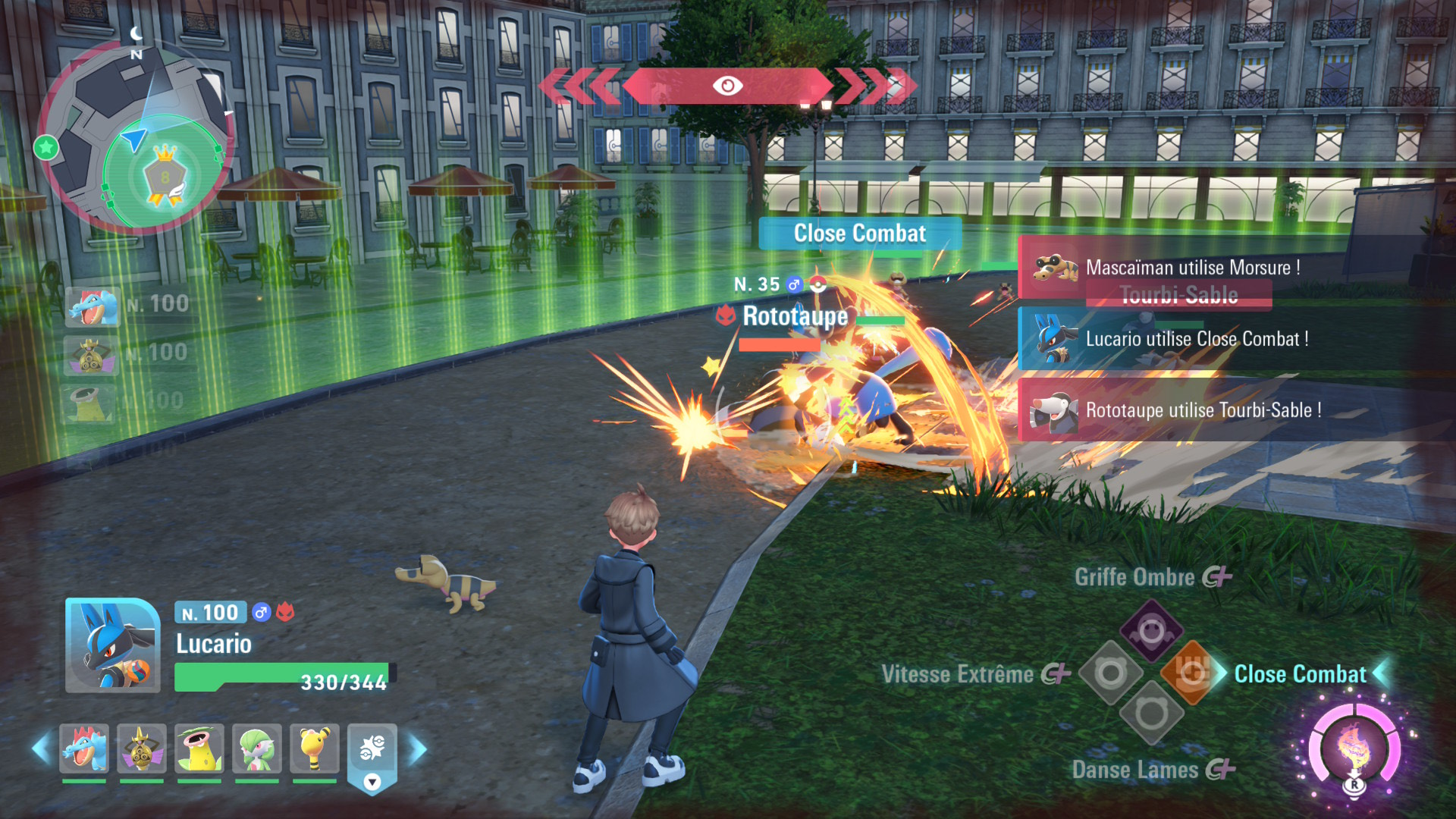
Task: Choose the Close Combat move
Action: click(x=1193, y=673)
